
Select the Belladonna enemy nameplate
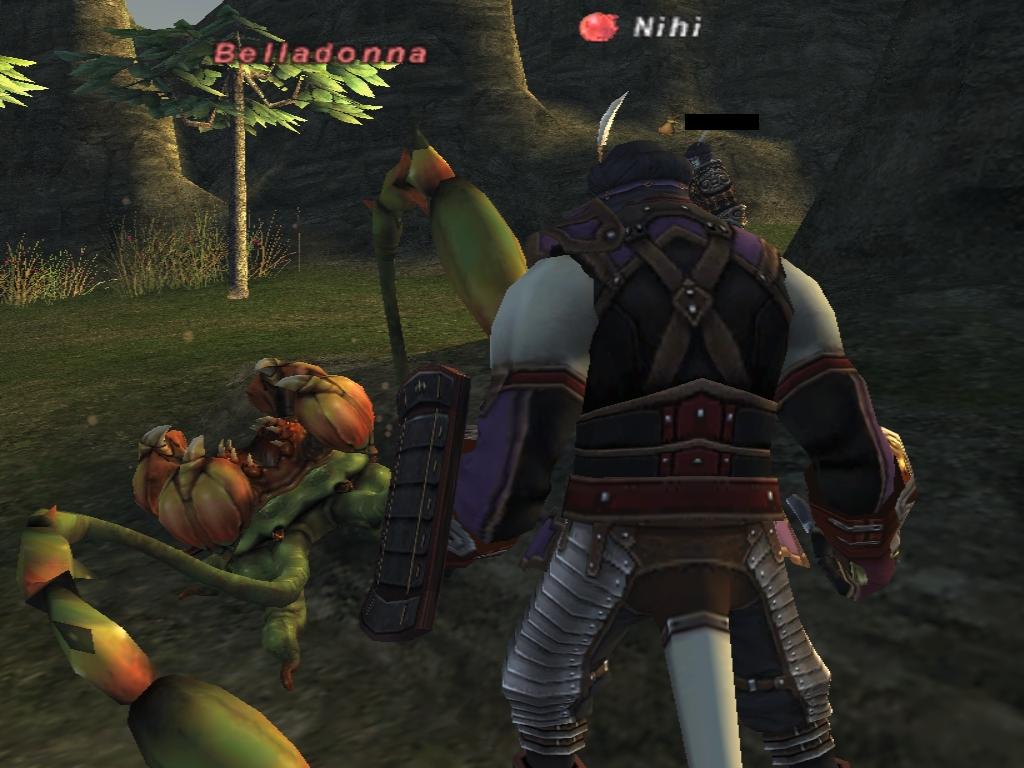click(320, 53)
